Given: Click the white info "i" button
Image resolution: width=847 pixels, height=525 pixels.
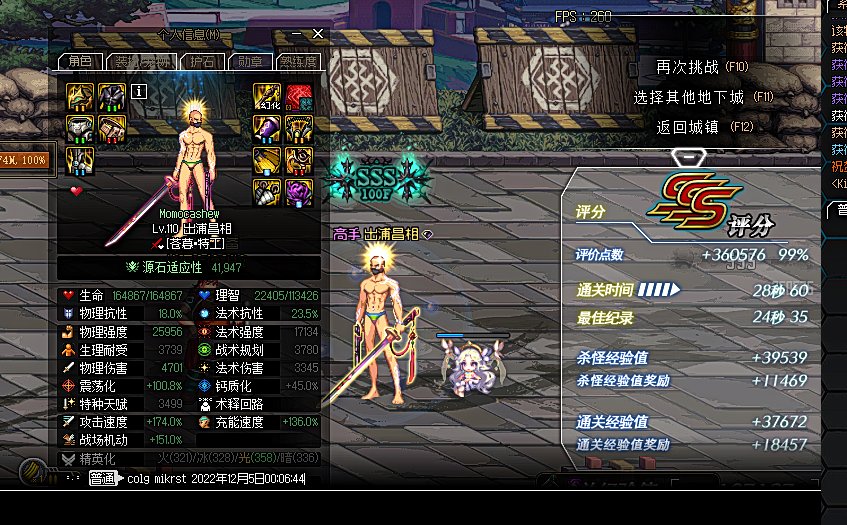Looking at the screenshot, I should pos(139,91).
